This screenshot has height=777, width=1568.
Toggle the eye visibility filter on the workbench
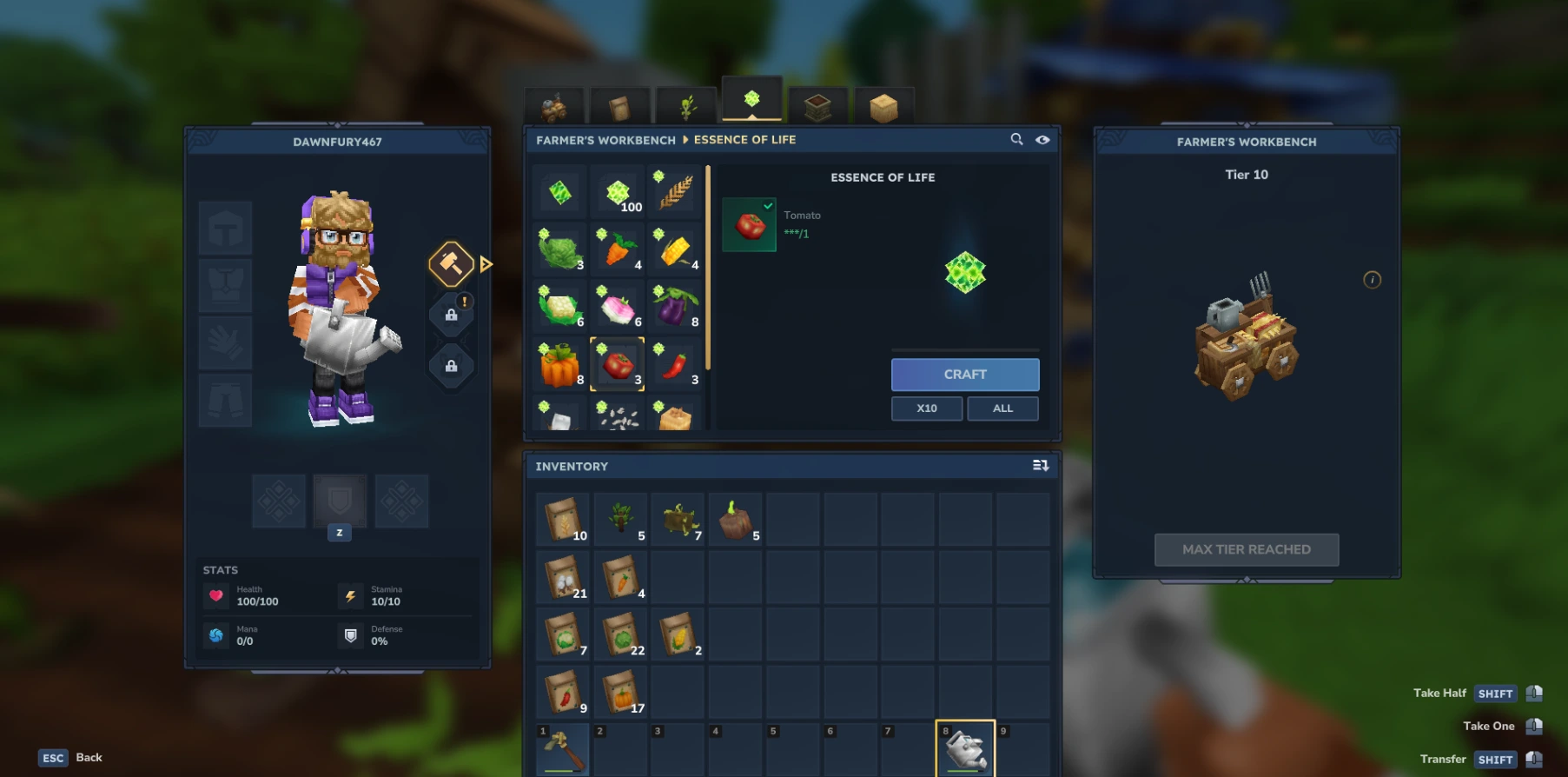(1042, 139)
